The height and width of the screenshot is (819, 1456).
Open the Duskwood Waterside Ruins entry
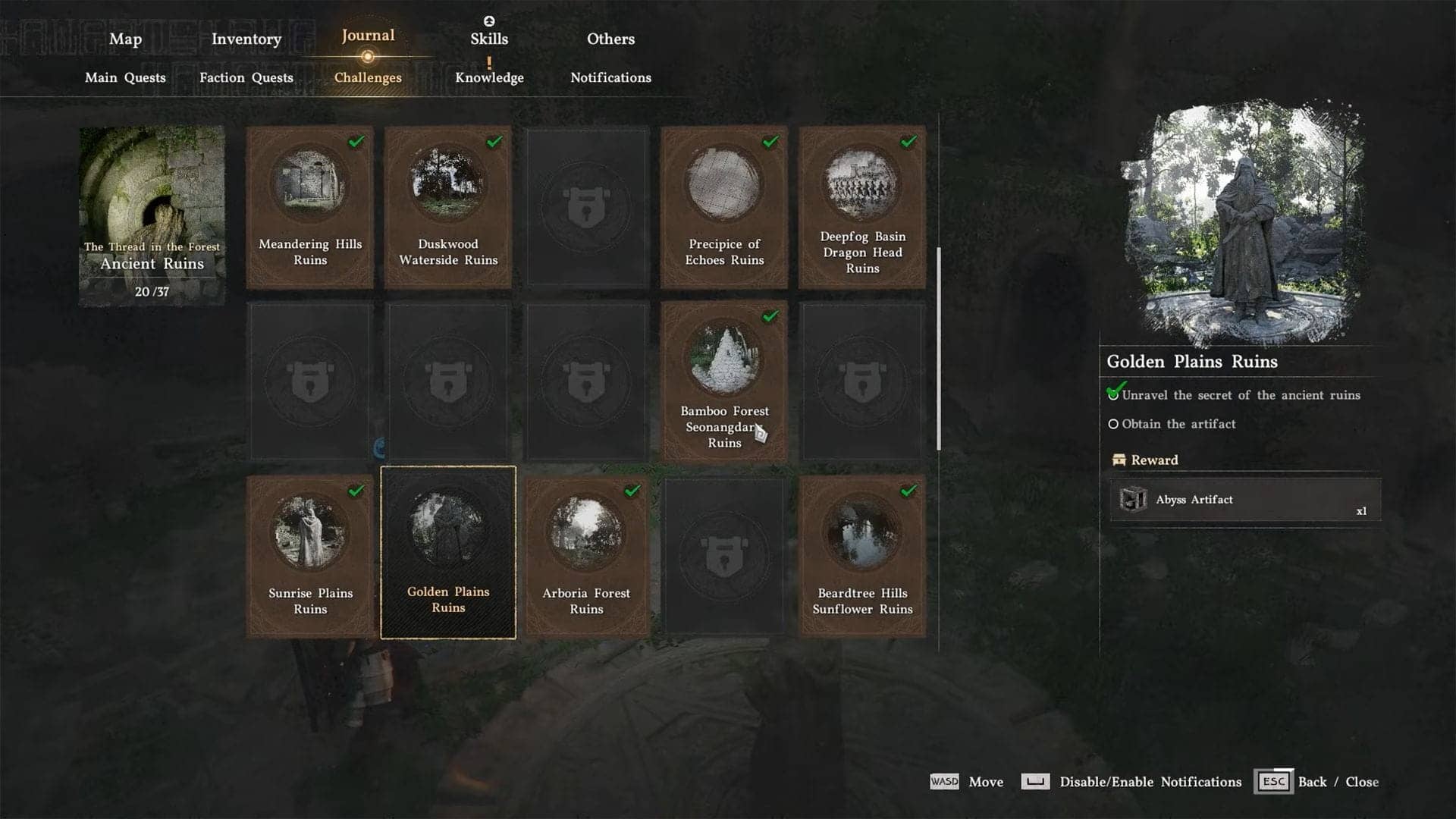[x=447, y=207]
